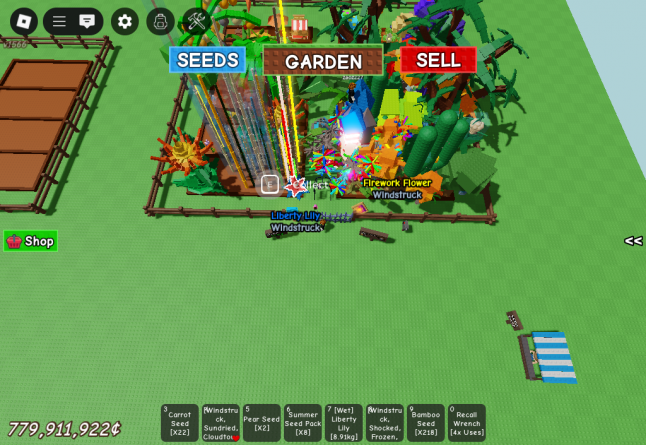Open the backpack inventory
Image resolution: width=646 pixels, height=445 pixels.
[x=160, y=21]
